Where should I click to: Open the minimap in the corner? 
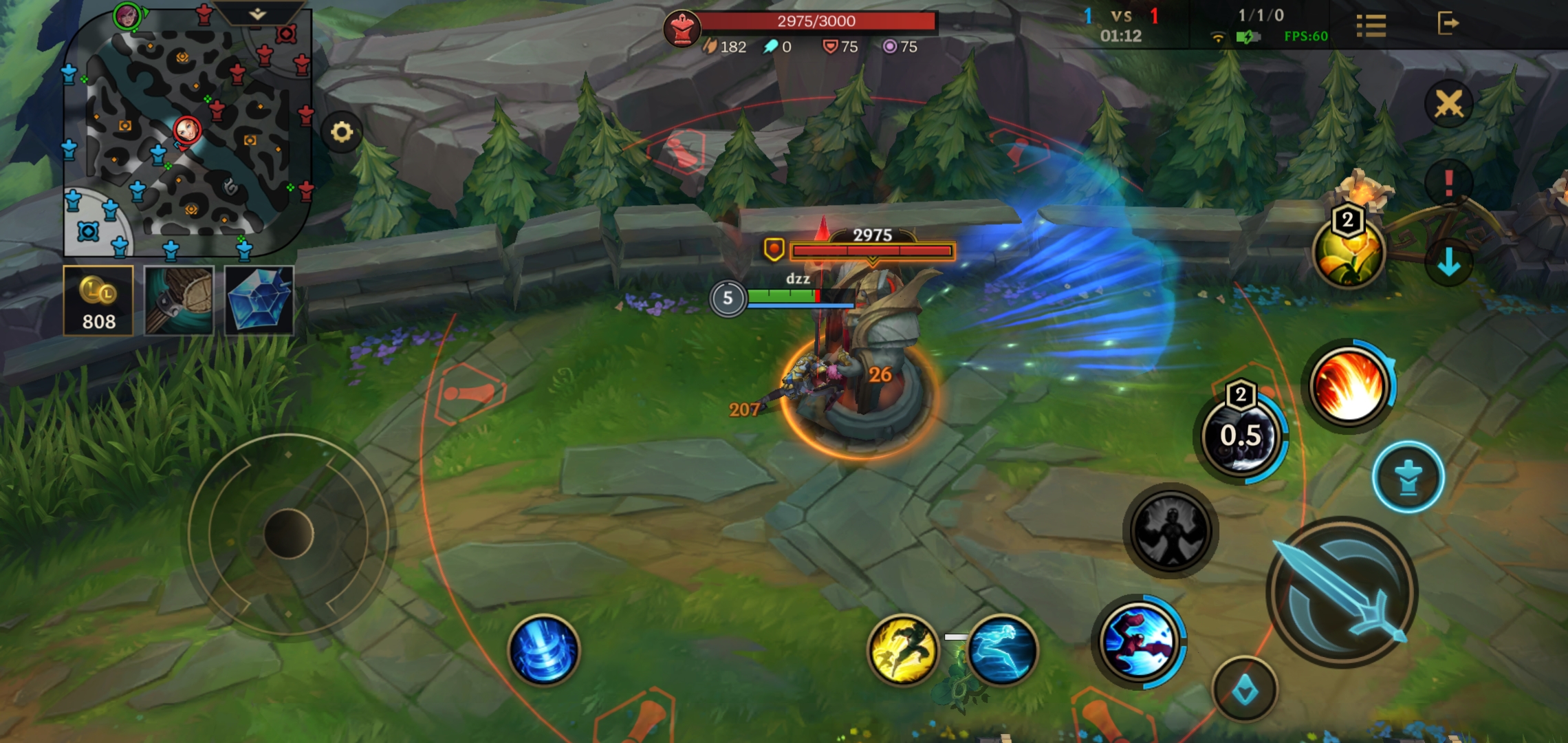tap(186, 134)
